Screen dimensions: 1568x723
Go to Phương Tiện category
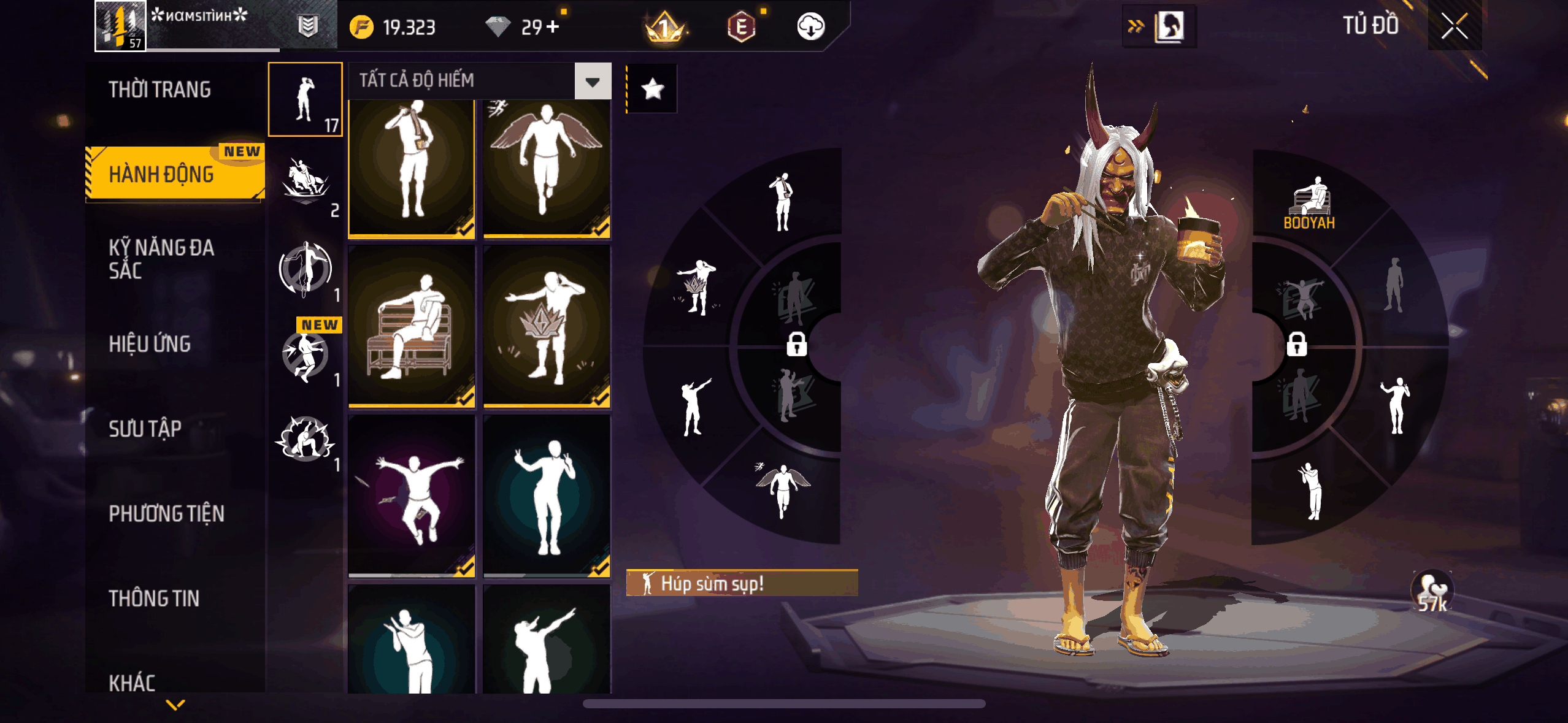click(x=166, y=513)
